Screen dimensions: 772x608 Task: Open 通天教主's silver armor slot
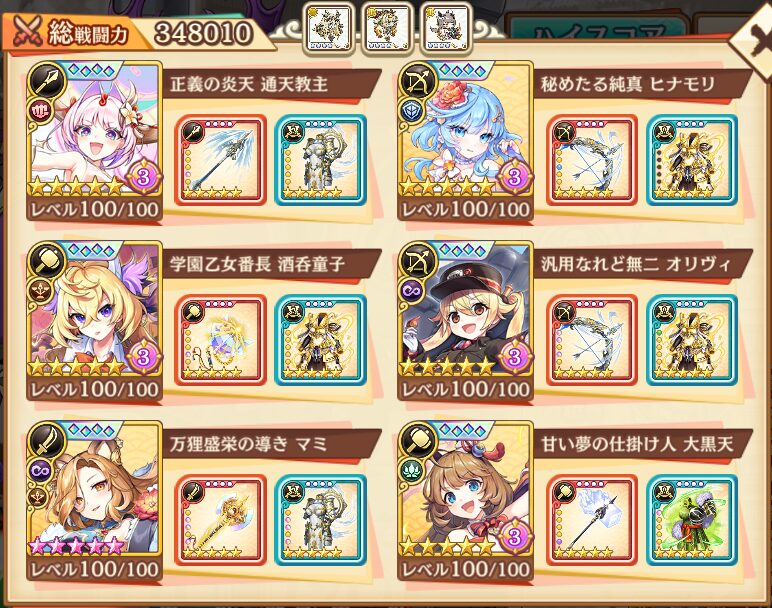click(320, 160)
